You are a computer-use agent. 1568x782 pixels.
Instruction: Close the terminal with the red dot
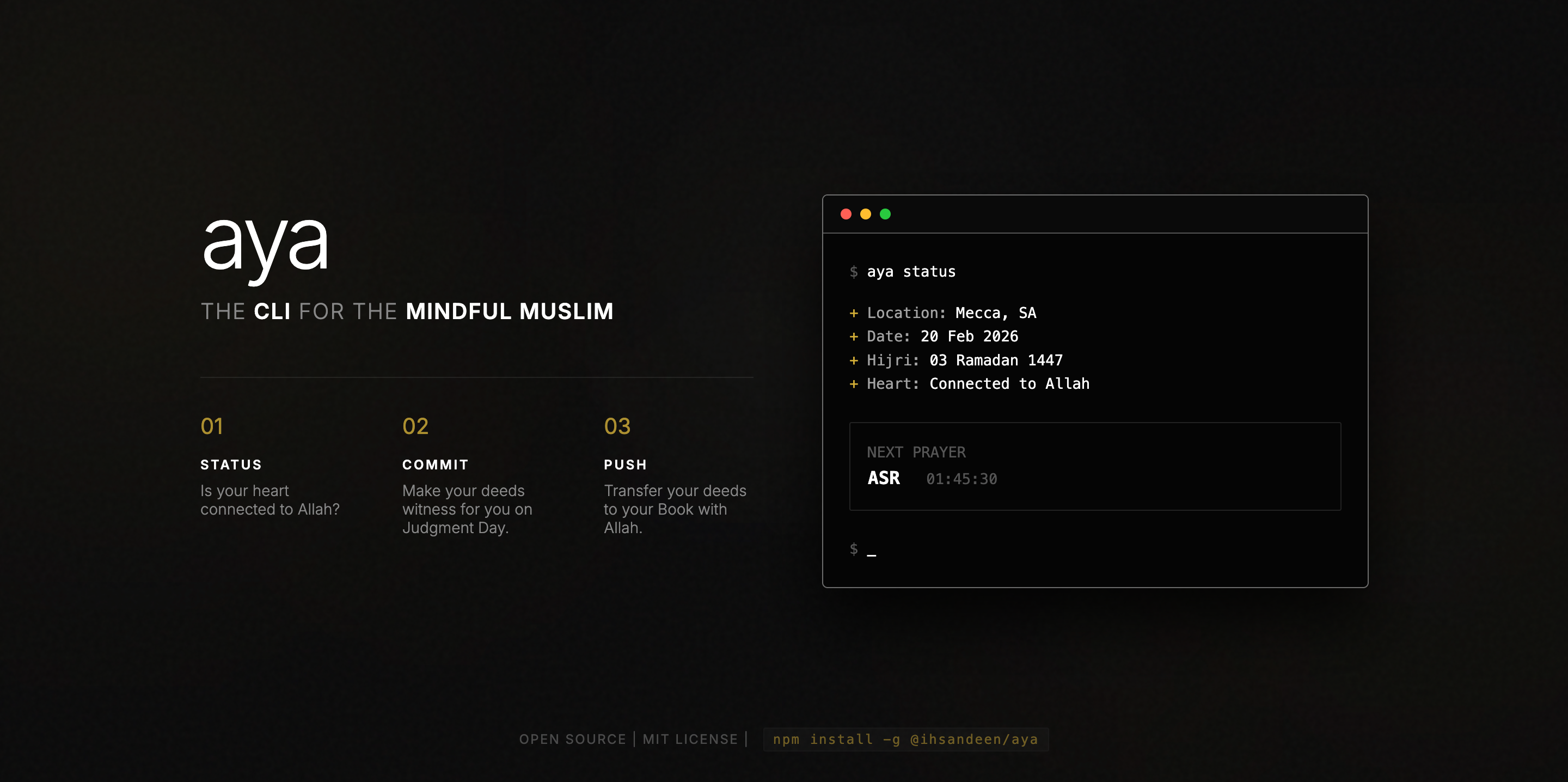click(846, 214)
